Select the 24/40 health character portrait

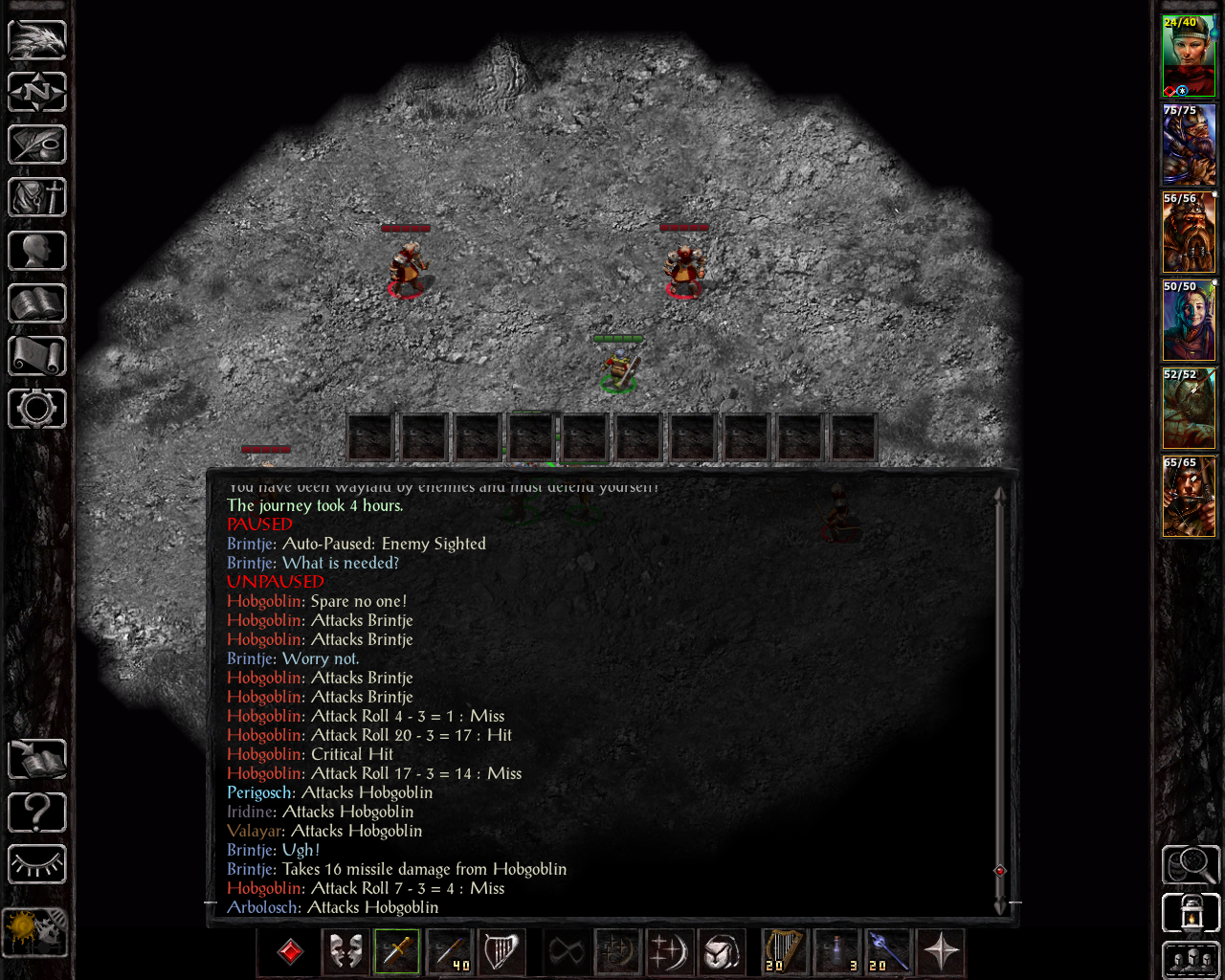tap(1189, 56)
